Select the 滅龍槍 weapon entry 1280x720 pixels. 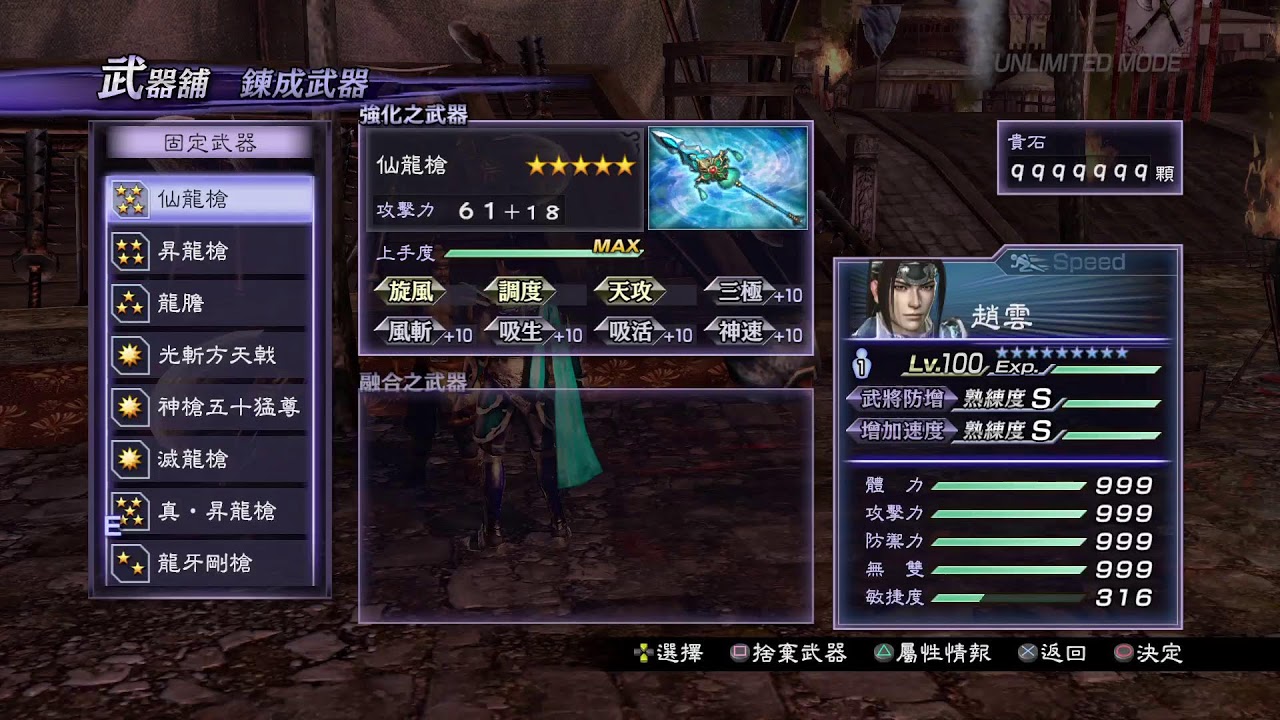(x=210, y=459)
